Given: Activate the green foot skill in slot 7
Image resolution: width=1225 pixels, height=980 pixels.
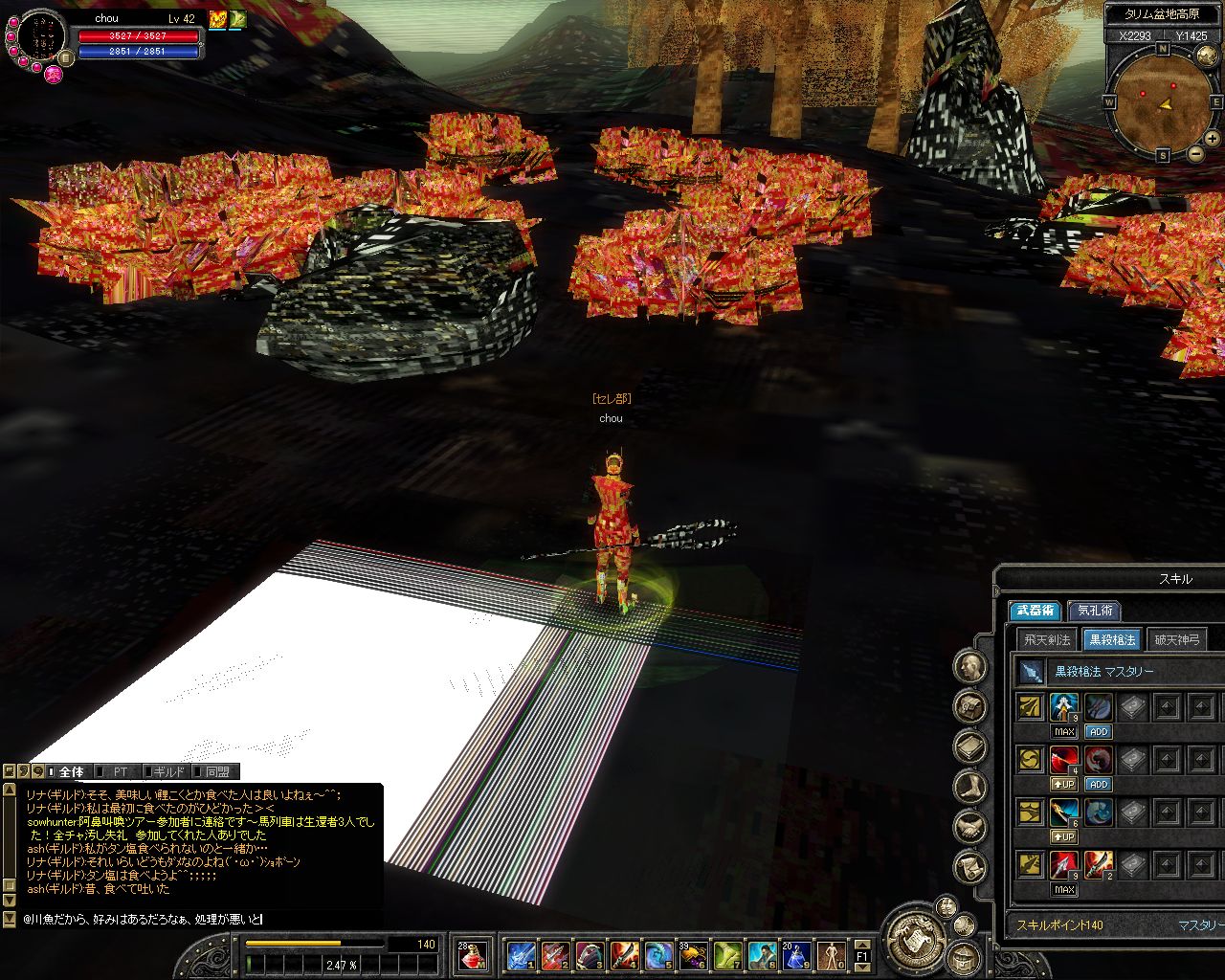Looking at the screenshot, I should (x=727, y=954).
